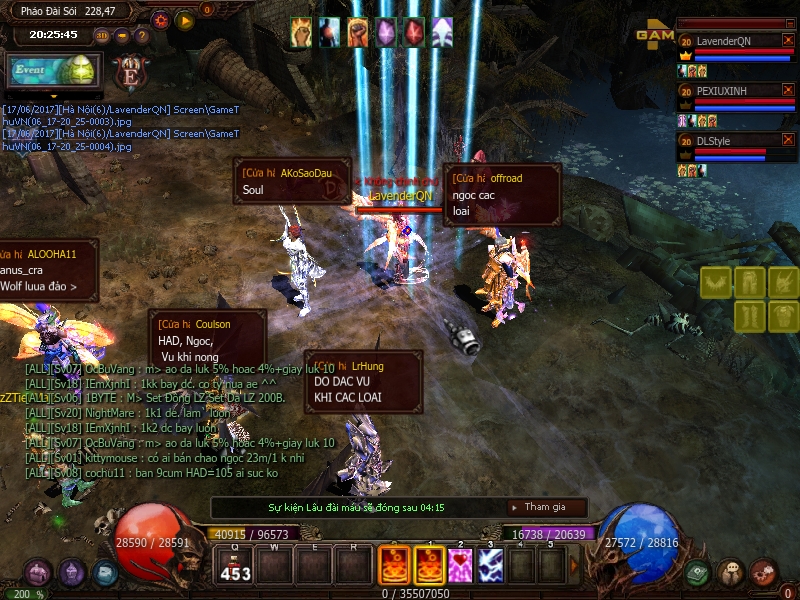Activate skill in hotbar slot 2
The width and height of the screenshot is (800, 600).
coord(461,565)
